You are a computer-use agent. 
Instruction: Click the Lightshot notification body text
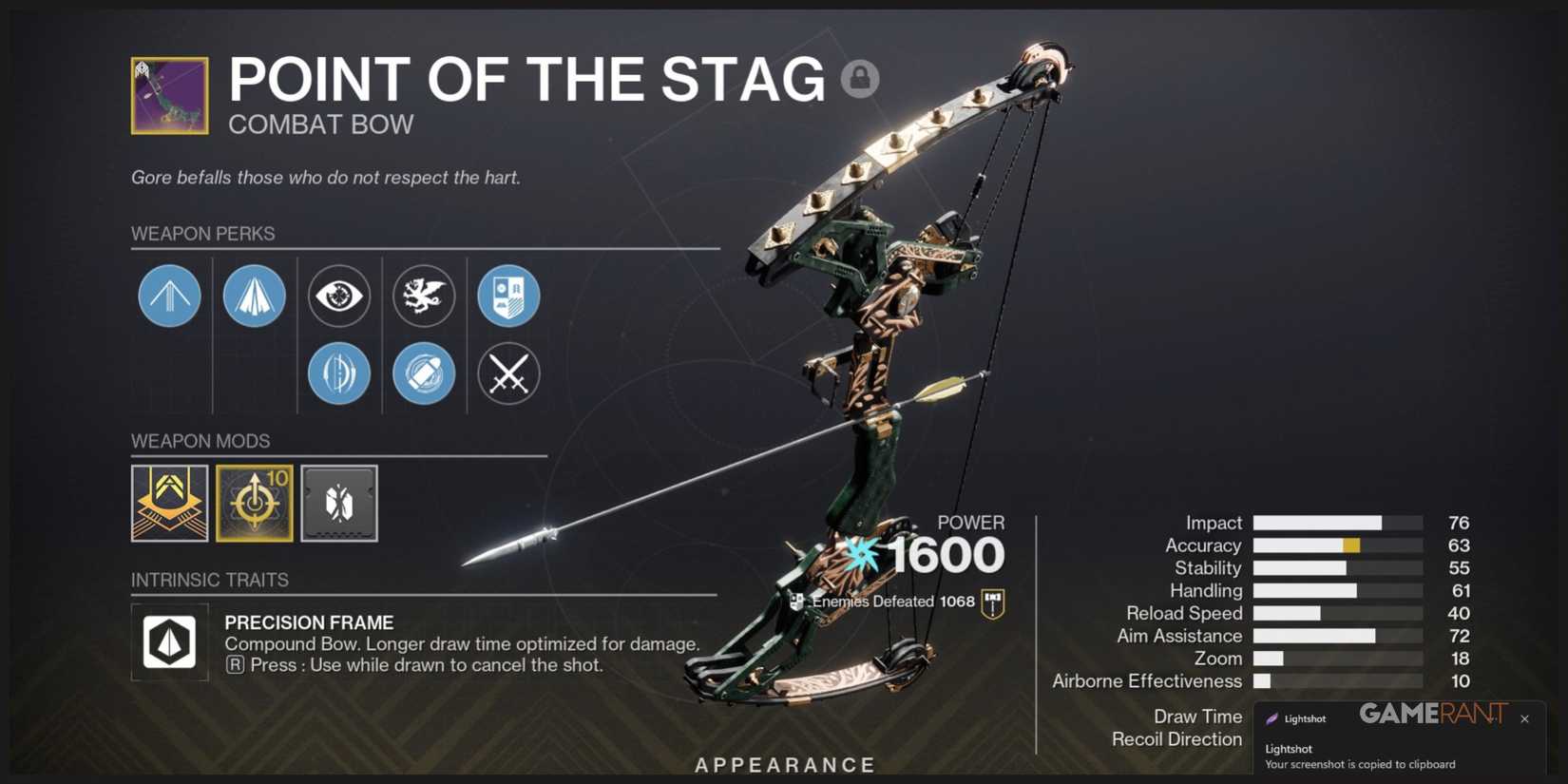1359,755
